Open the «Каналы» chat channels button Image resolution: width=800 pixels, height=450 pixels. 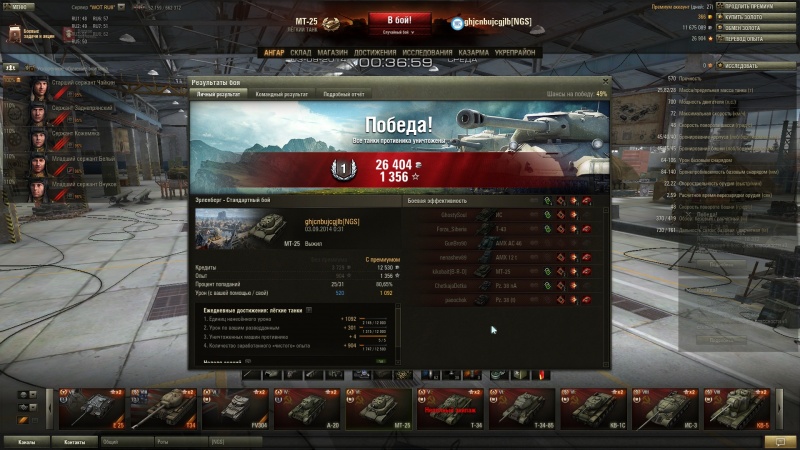tap(28, 441)
